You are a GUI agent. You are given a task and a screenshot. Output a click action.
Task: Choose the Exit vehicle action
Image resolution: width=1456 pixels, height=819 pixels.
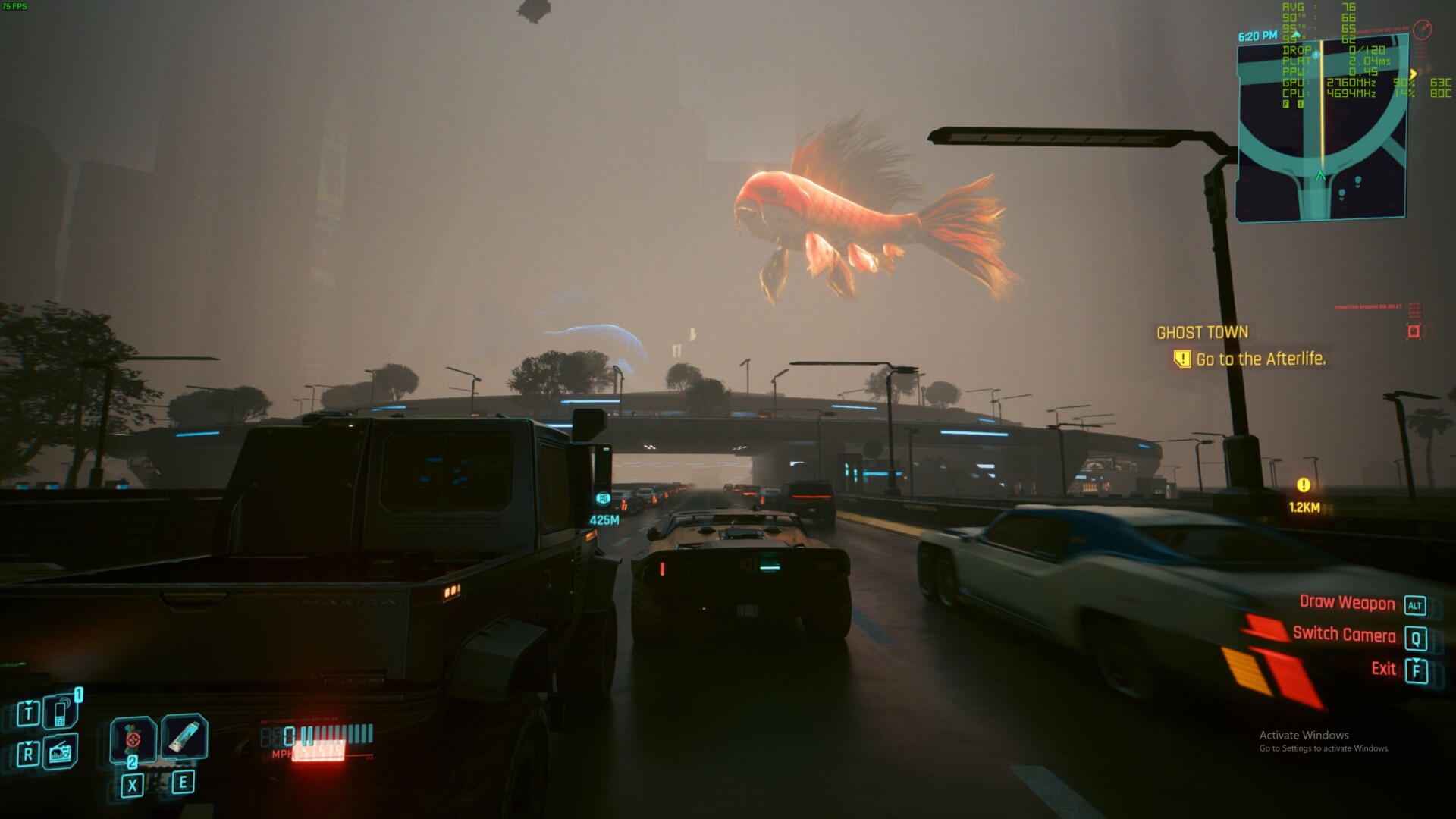pos(1384,669)
